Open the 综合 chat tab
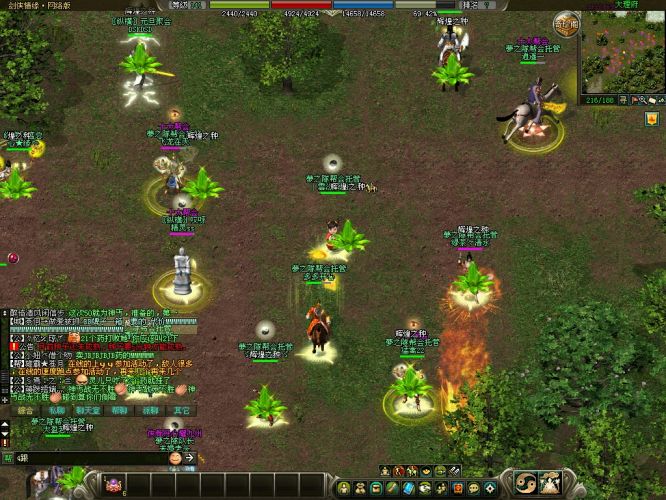Viewport: 666px width, 500px height. [x=26, y=409]
